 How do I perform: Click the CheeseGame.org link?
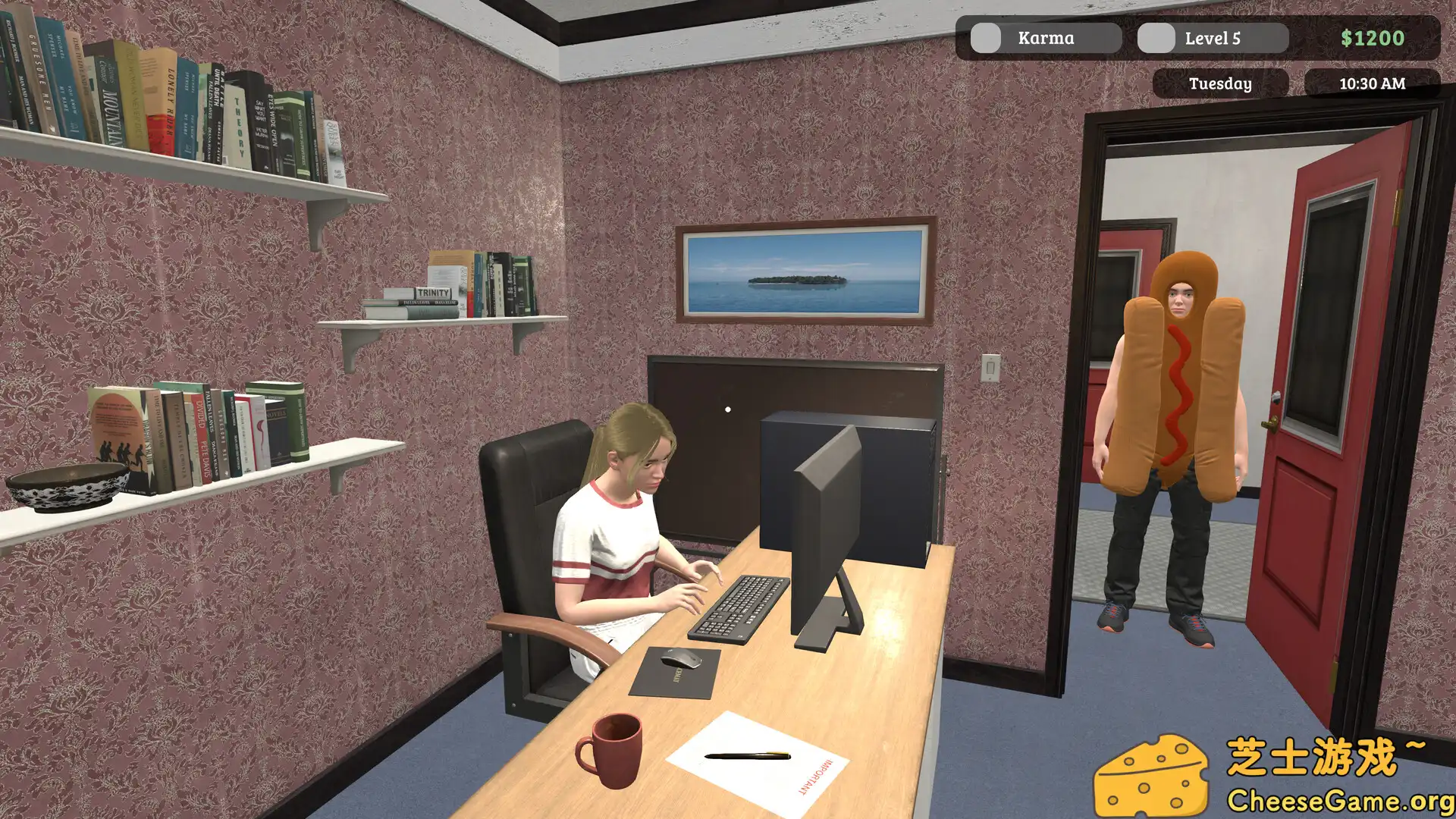(x=1338, y=798)
